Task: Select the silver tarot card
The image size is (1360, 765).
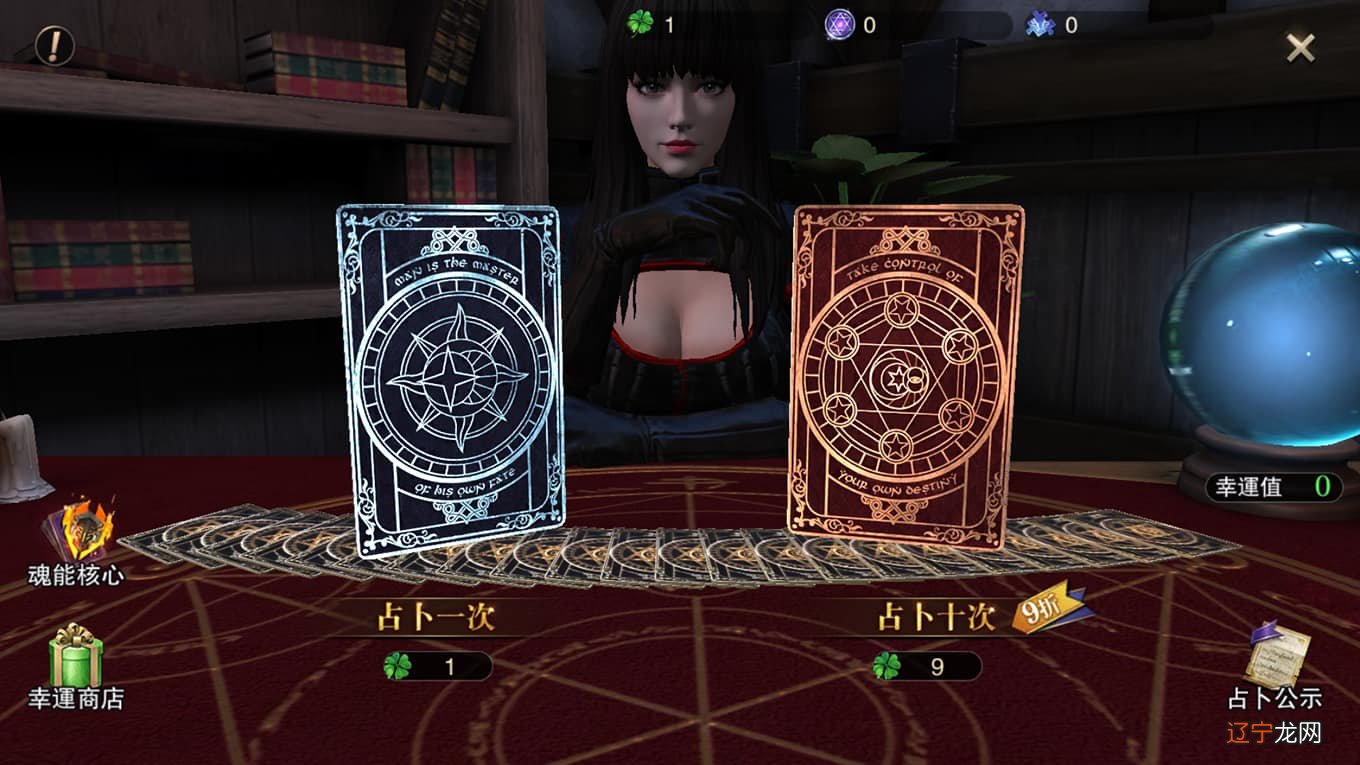Action: 450,380
